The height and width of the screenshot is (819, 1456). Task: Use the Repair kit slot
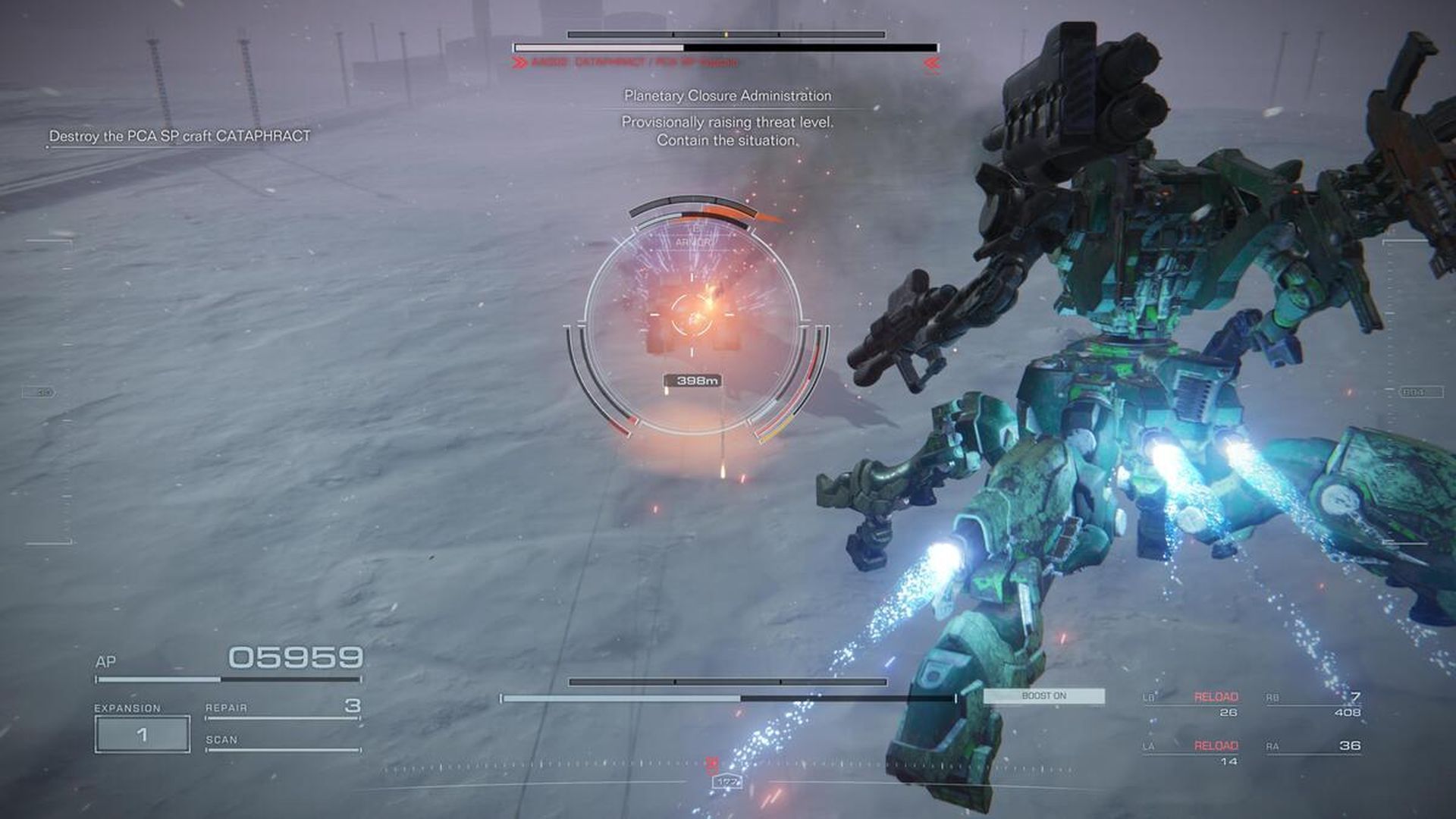(281, 708)
